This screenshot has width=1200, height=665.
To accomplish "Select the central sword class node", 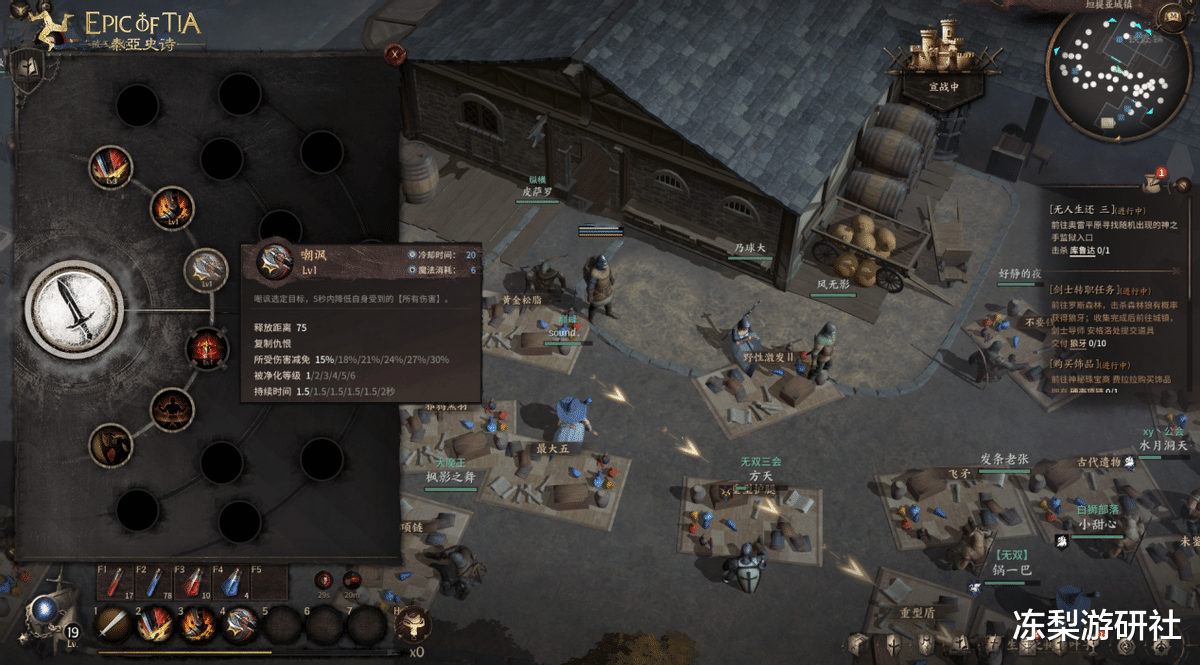I will [74, 308].
